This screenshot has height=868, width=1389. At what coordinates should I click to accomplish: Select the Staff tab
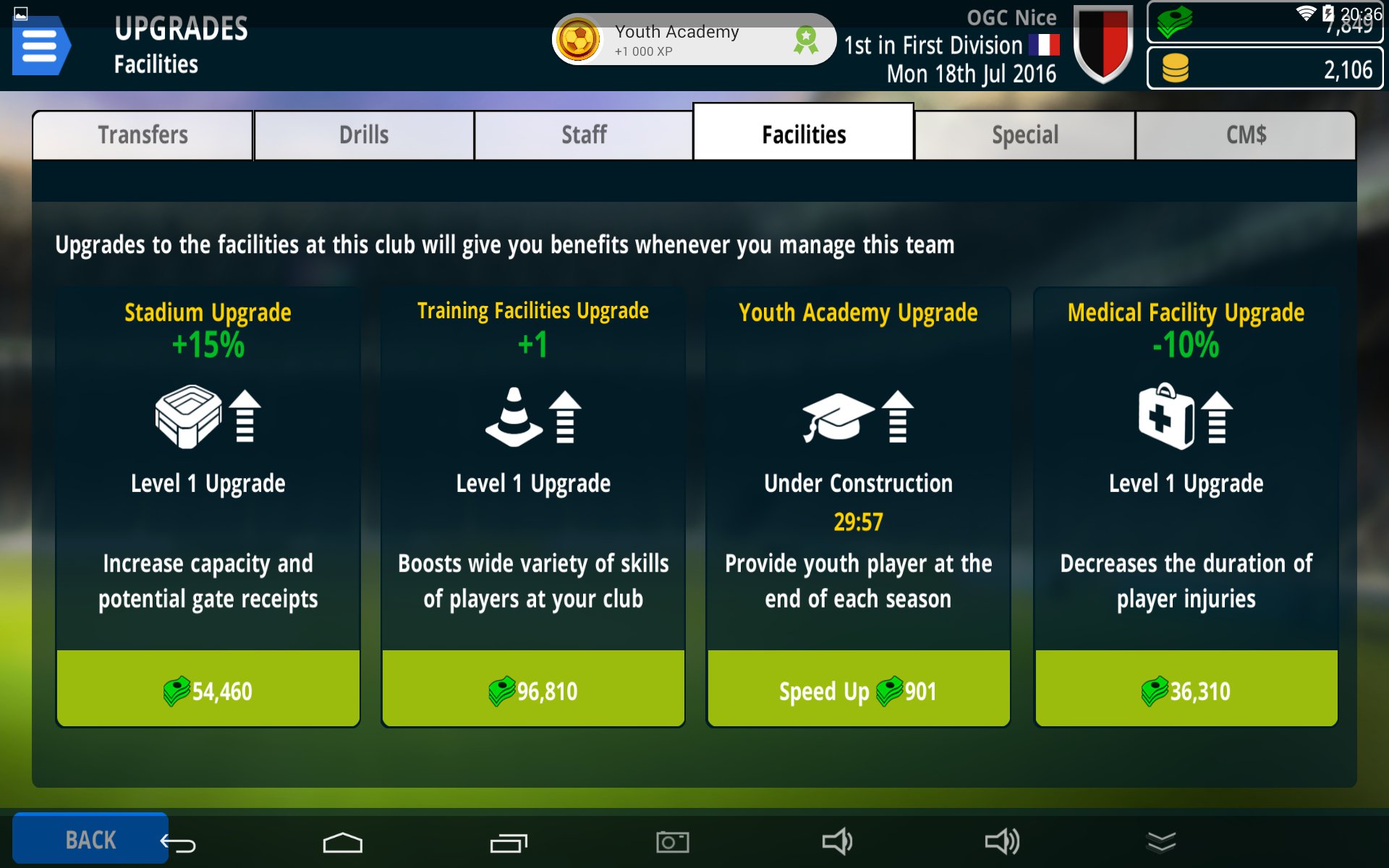(584, 135)
